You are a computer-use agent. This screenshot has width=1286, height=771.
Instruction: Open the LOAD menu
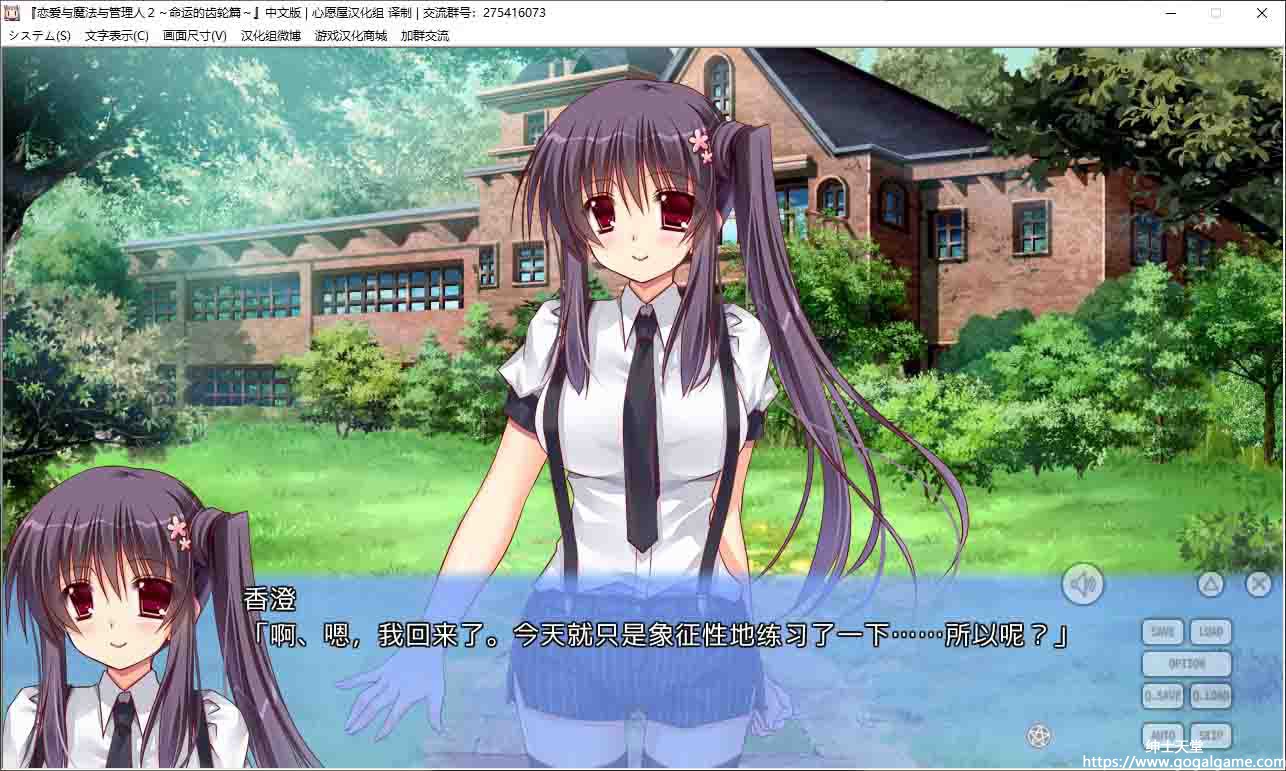(x=1211, y=632)
